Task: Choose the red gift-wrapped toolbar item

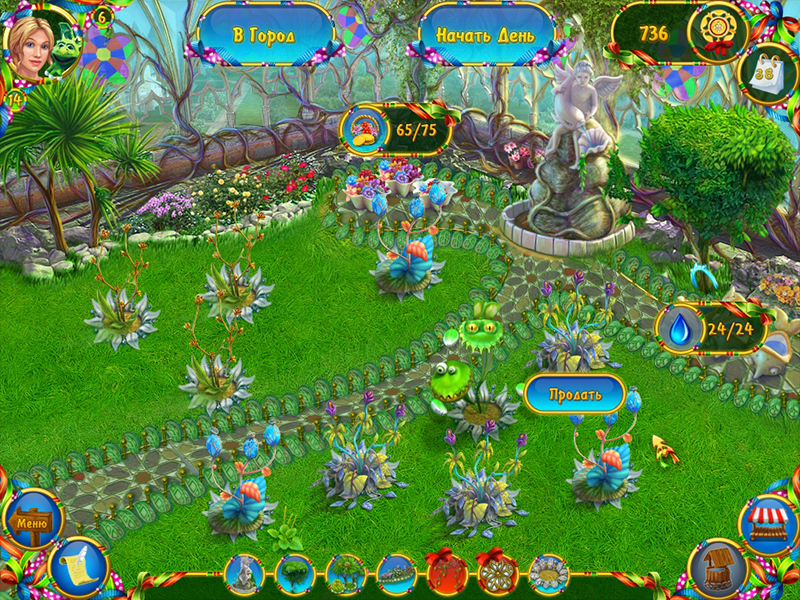Action: (446, 575)
